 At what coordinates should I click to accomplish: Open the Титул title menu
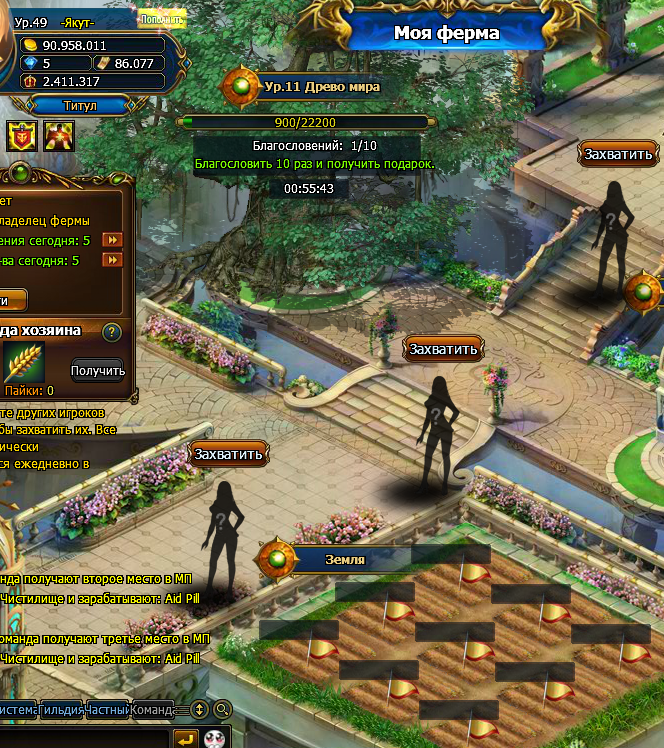[x=82, y=104]
